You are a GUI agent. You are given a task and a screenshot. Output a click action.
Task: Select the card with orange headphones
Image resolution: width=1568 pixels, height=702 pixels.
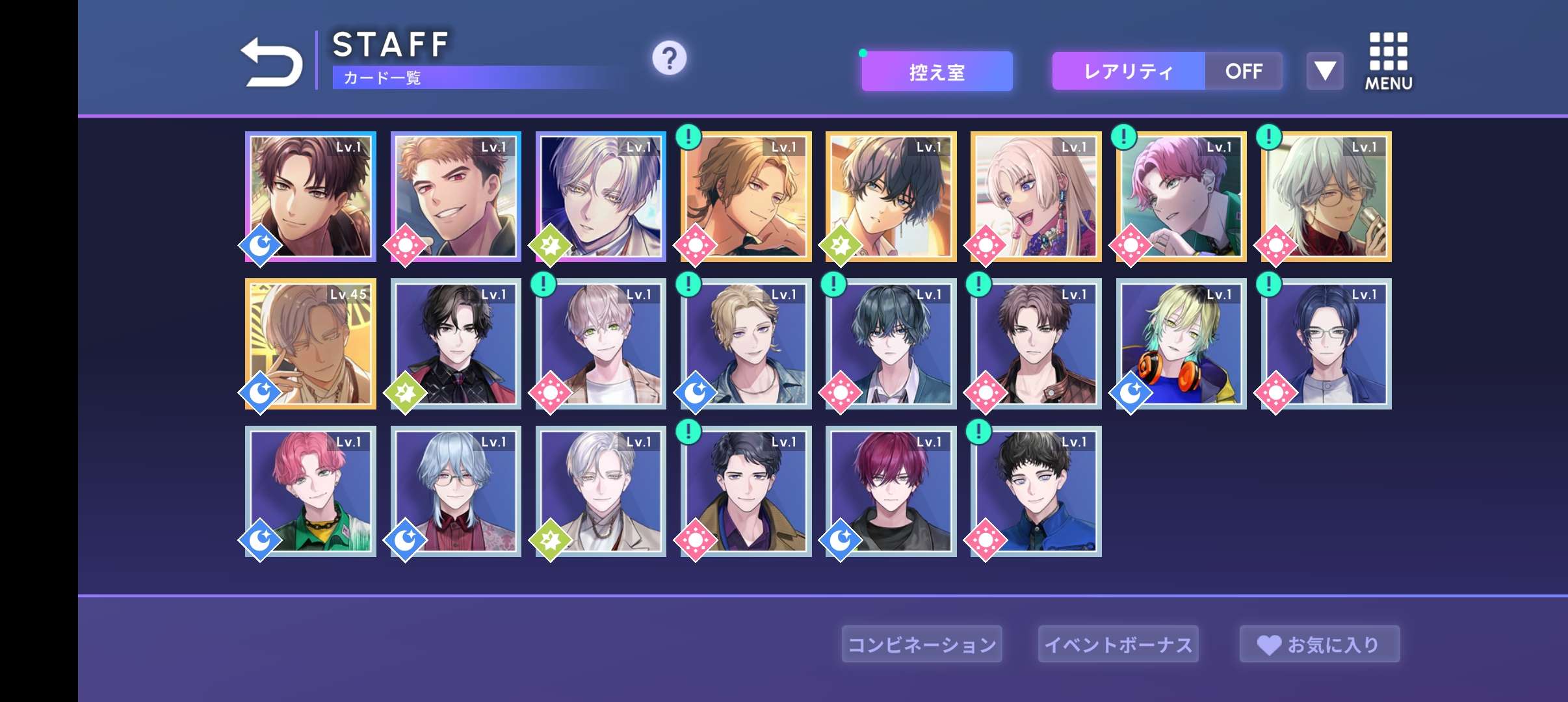point(1181,344)
